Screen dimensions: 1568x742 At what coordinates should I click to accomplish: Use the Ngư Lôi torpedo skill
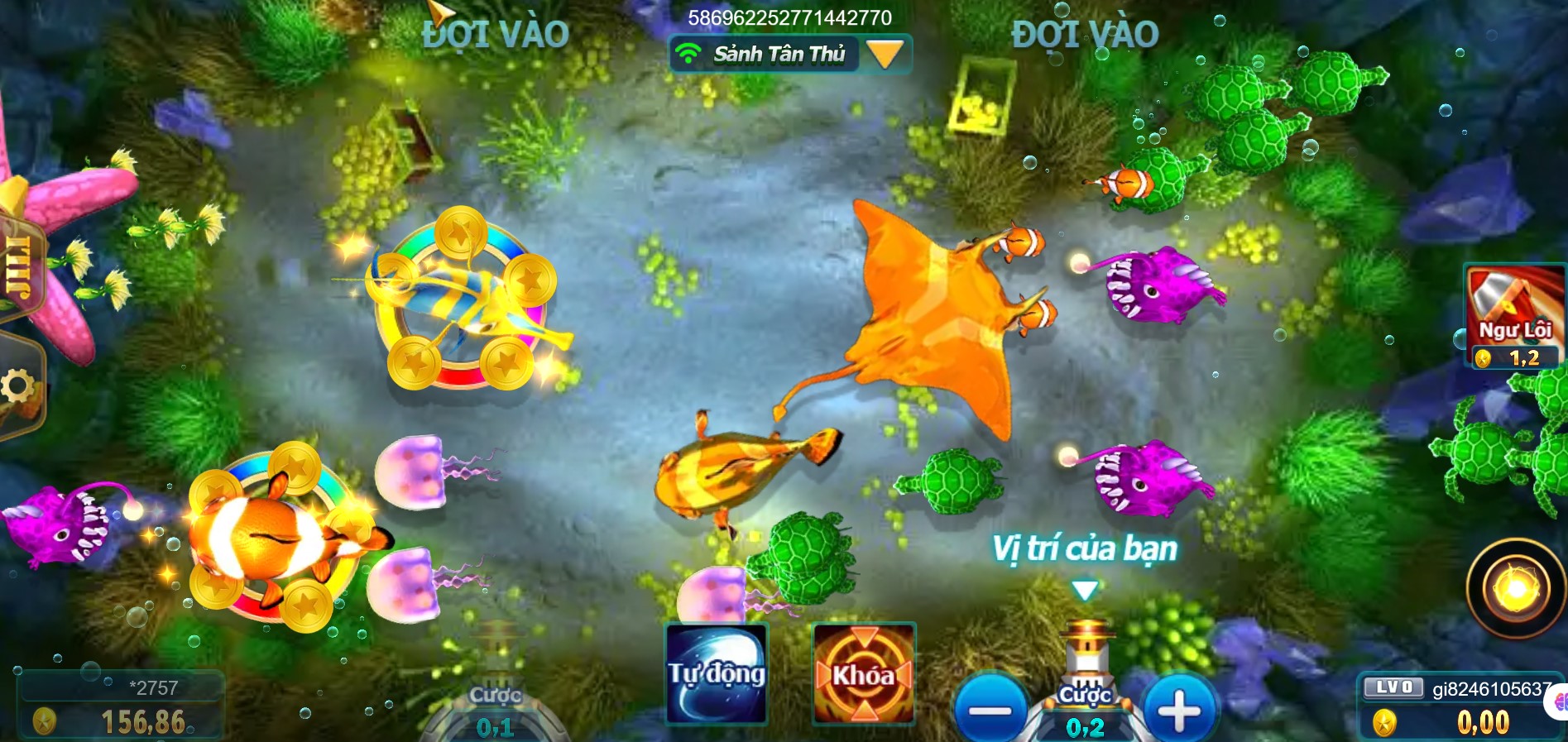coord(1514,315)
